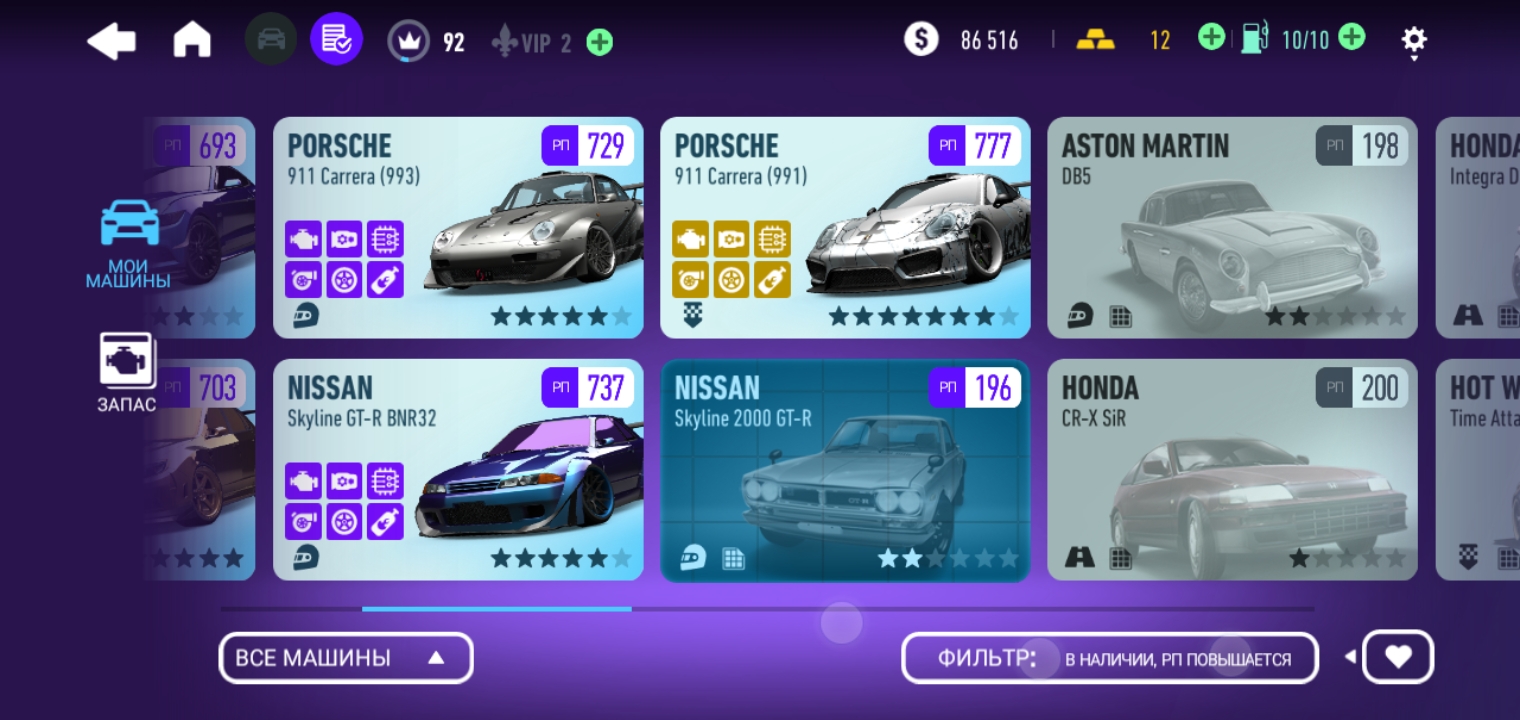Pick the Nissan Skyline GT-R BNR32 card
The width and height of the screenshot is (1520, 720).
(458, 470)
